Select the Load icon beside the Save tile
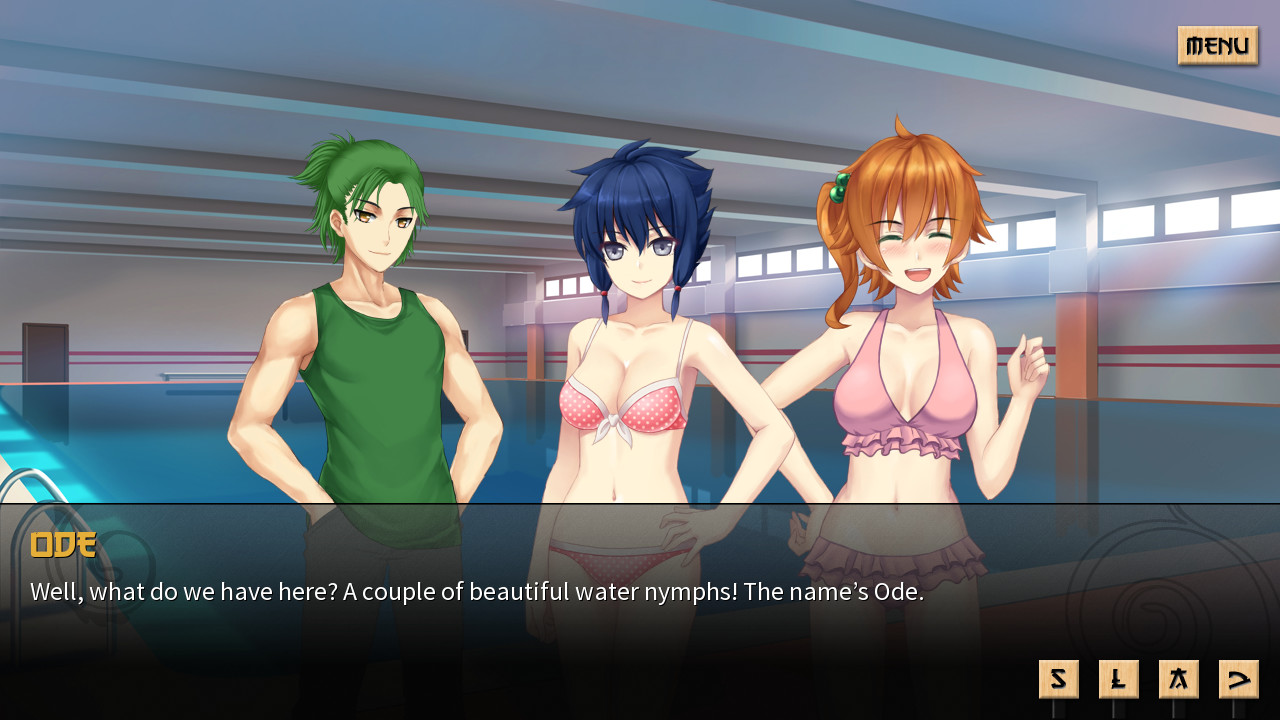 [x=1118, y=678]
